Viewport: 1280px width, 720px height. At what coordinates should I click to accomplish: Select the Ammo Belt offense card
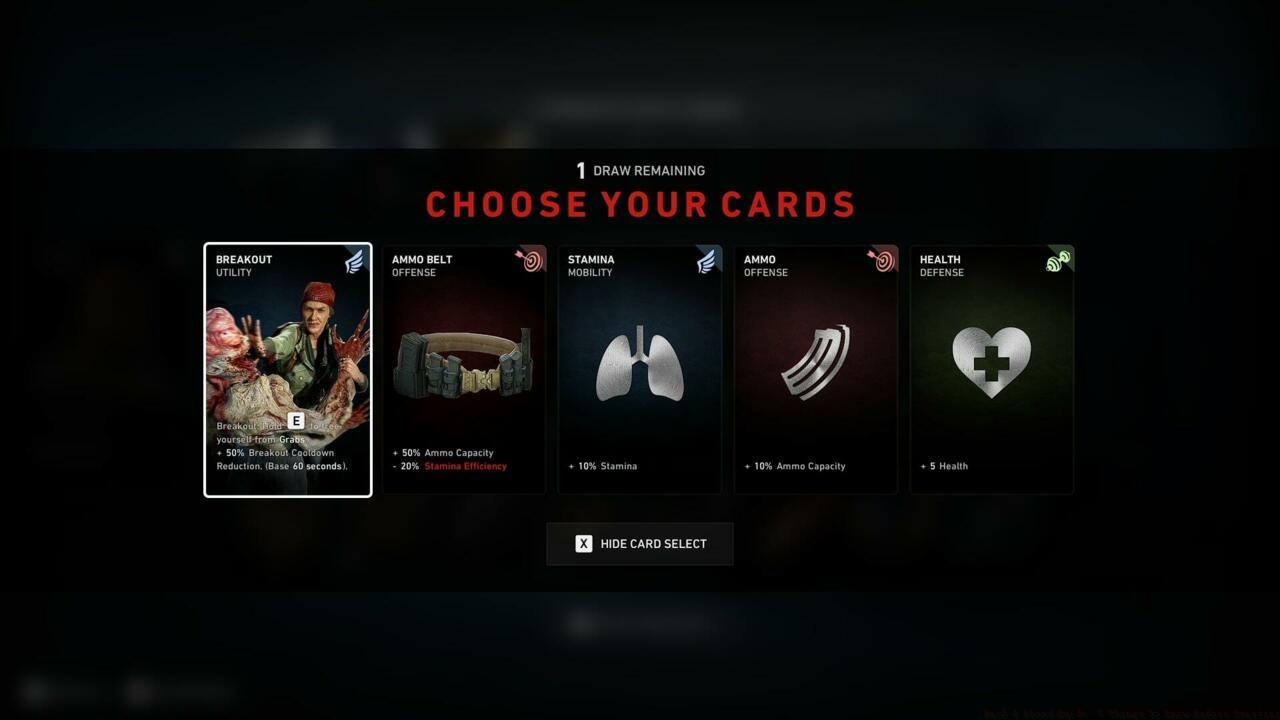point(463,370)
